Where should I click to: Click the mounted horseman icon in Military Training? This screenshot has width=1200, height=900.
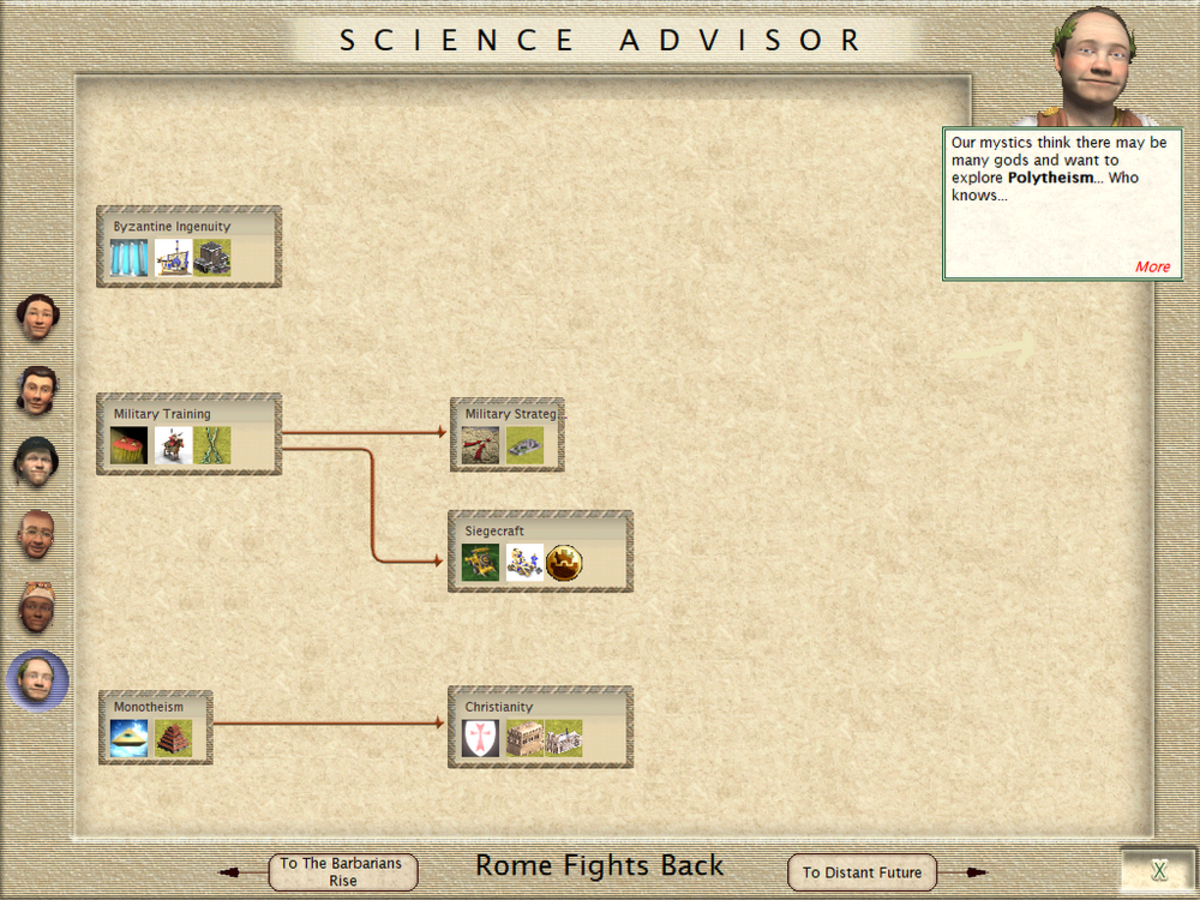tap(173, 446)
